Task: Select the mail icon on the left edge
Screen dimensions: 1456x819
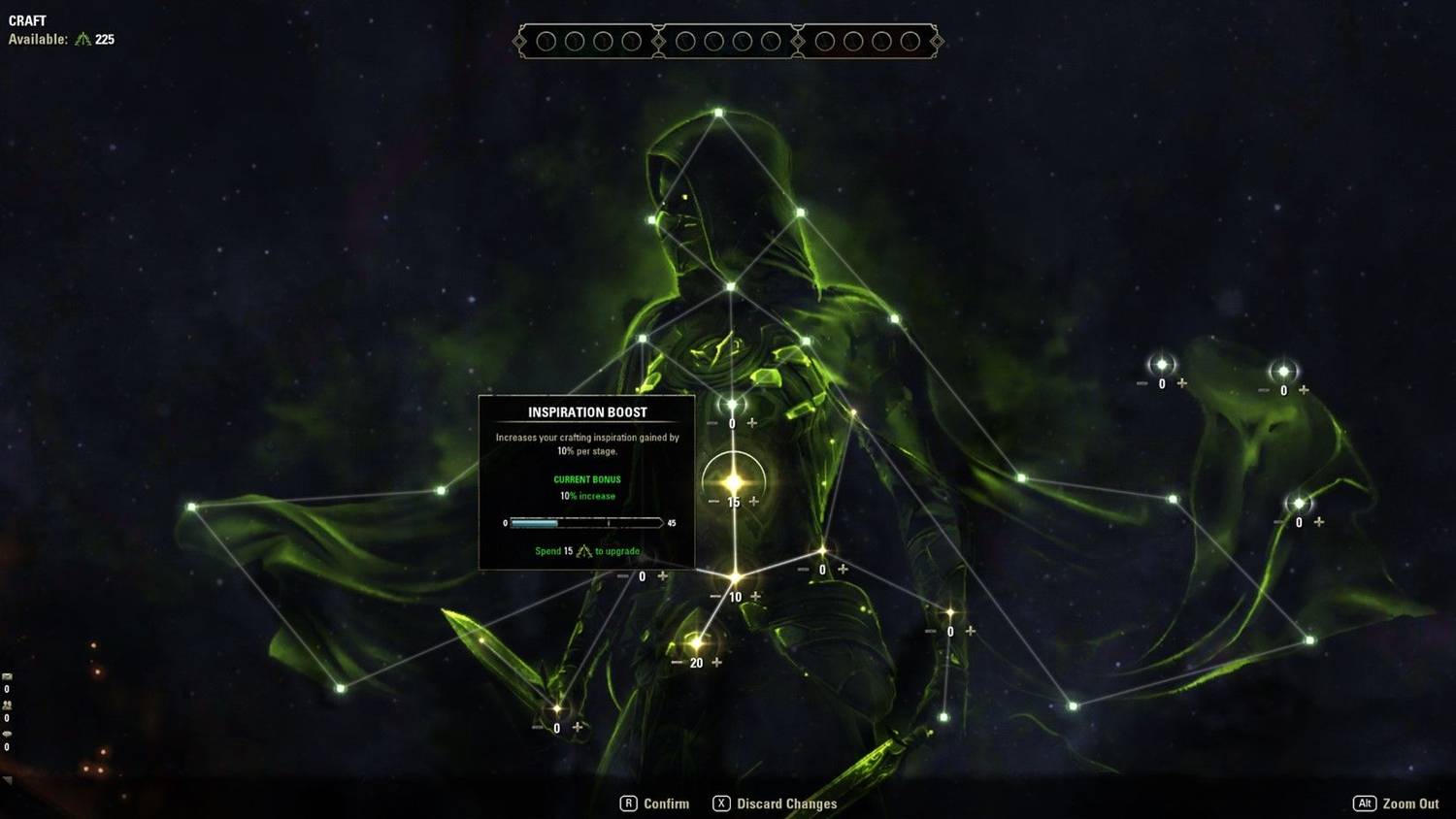Action: pos(7,675)
